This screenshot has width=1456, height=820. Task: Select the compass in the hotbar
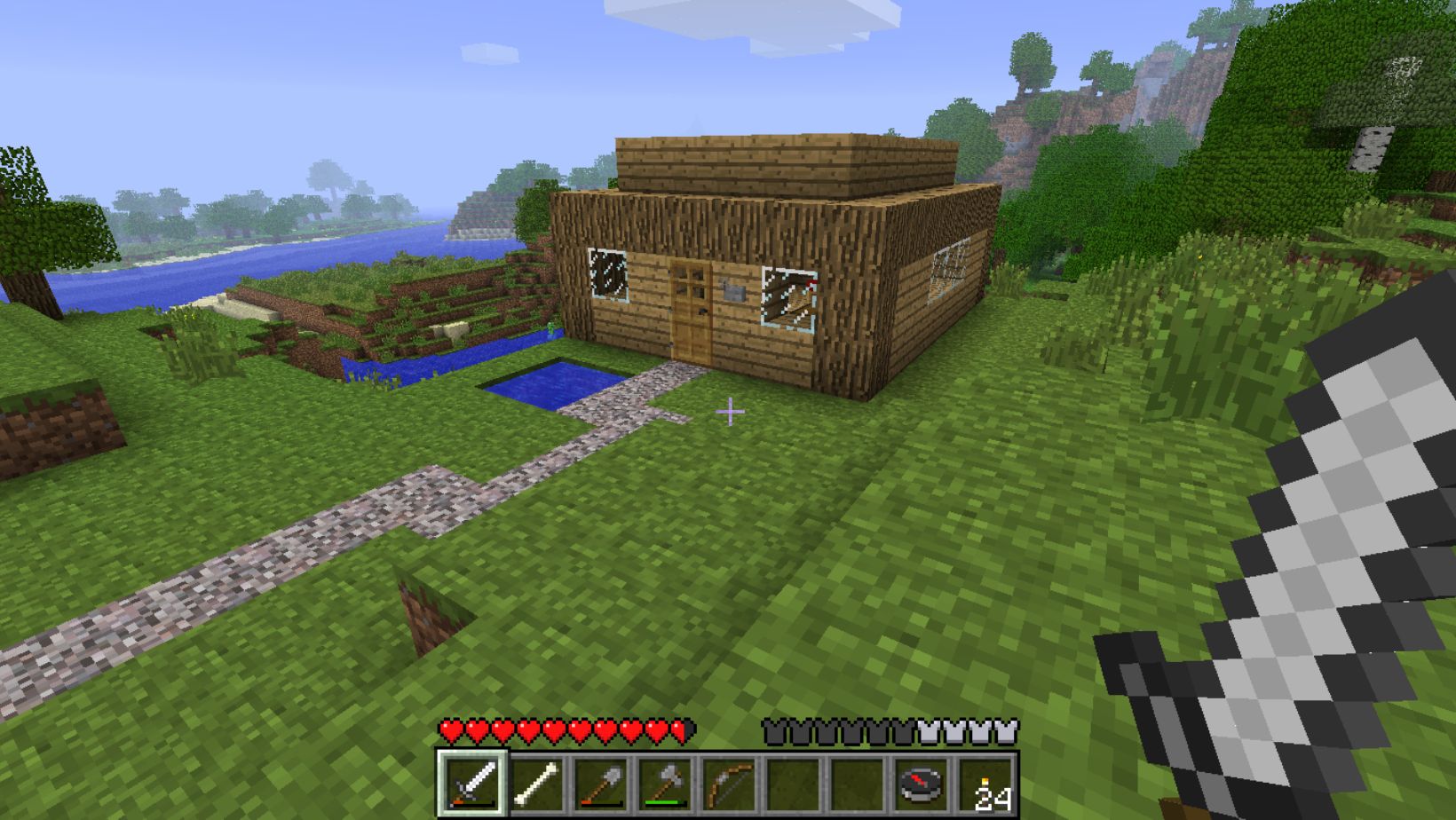pos(920,784)
